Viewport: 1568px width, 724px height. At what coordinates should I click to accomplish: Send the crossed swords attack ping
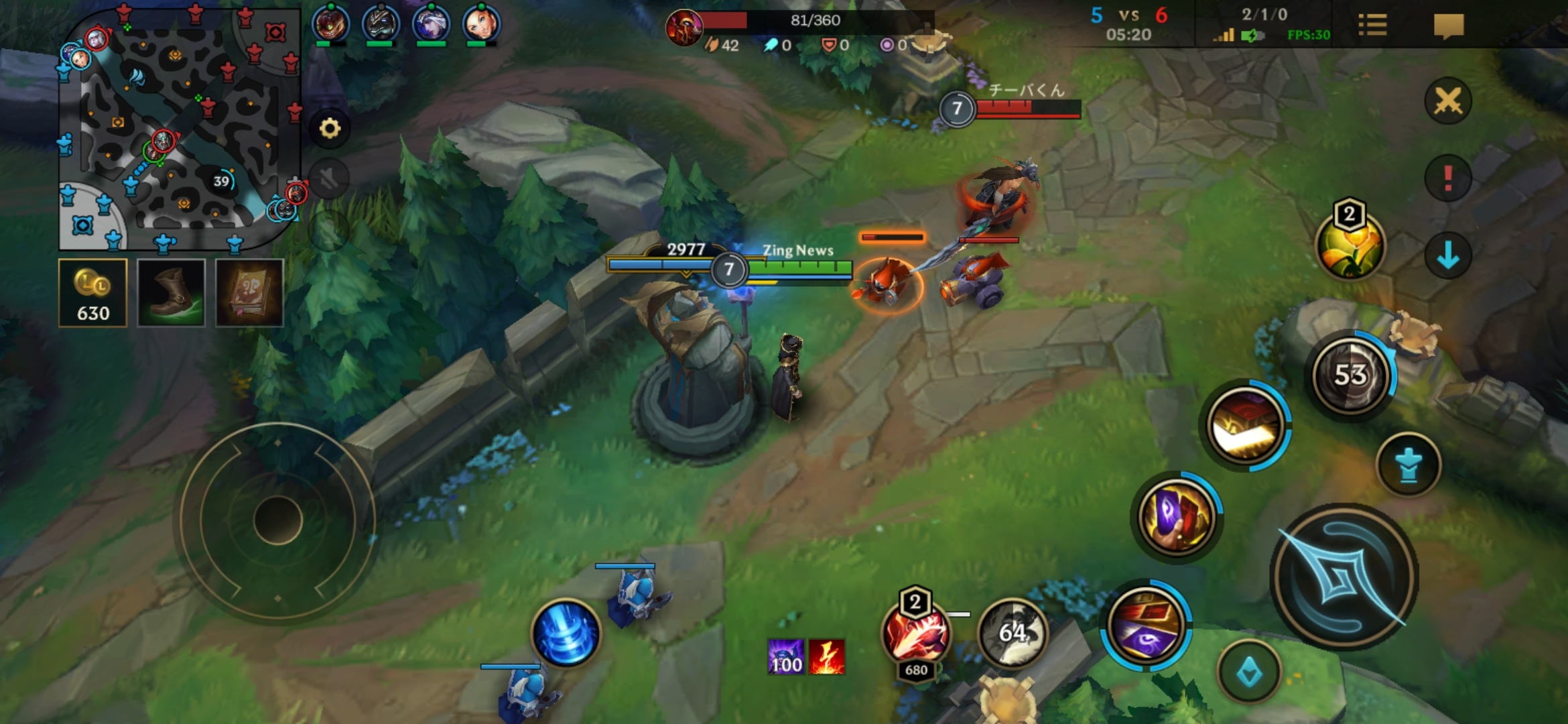(1447, 101)
